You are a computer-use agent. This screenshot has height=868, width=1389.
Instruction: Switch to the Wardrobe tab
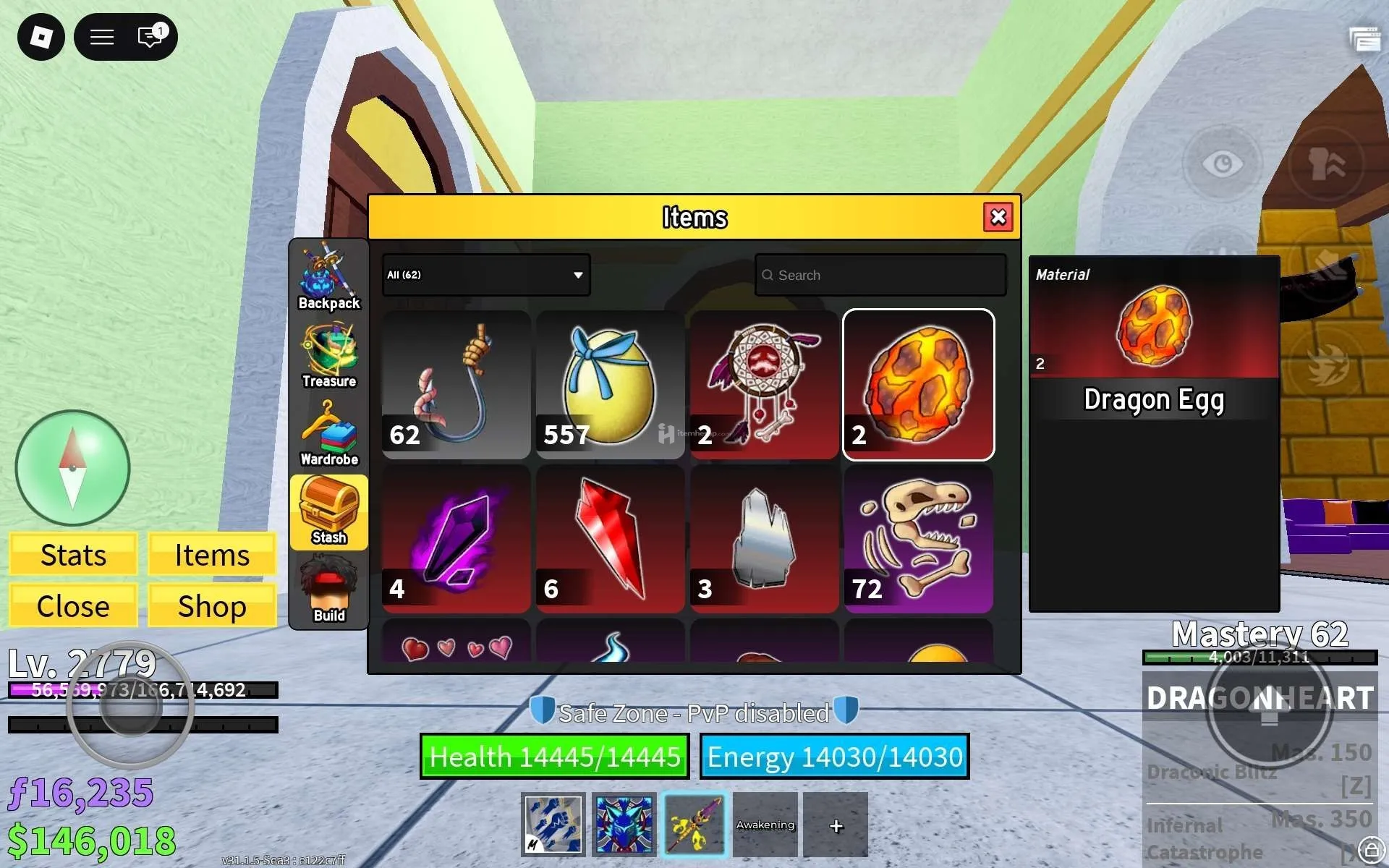click(x=329, y=434)
